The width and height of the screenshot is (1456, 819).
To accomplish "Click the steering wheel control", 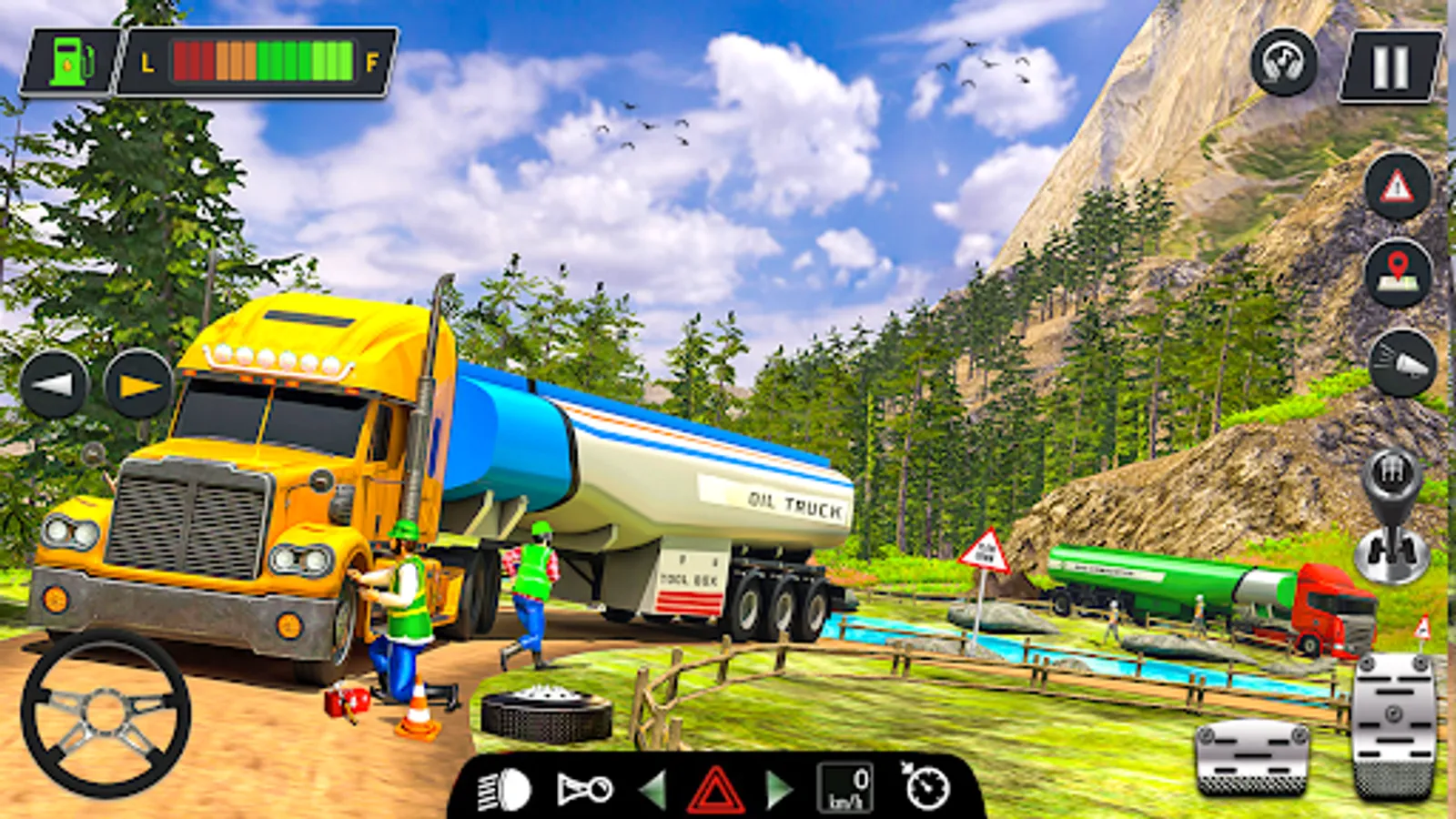I will point(106,713).
